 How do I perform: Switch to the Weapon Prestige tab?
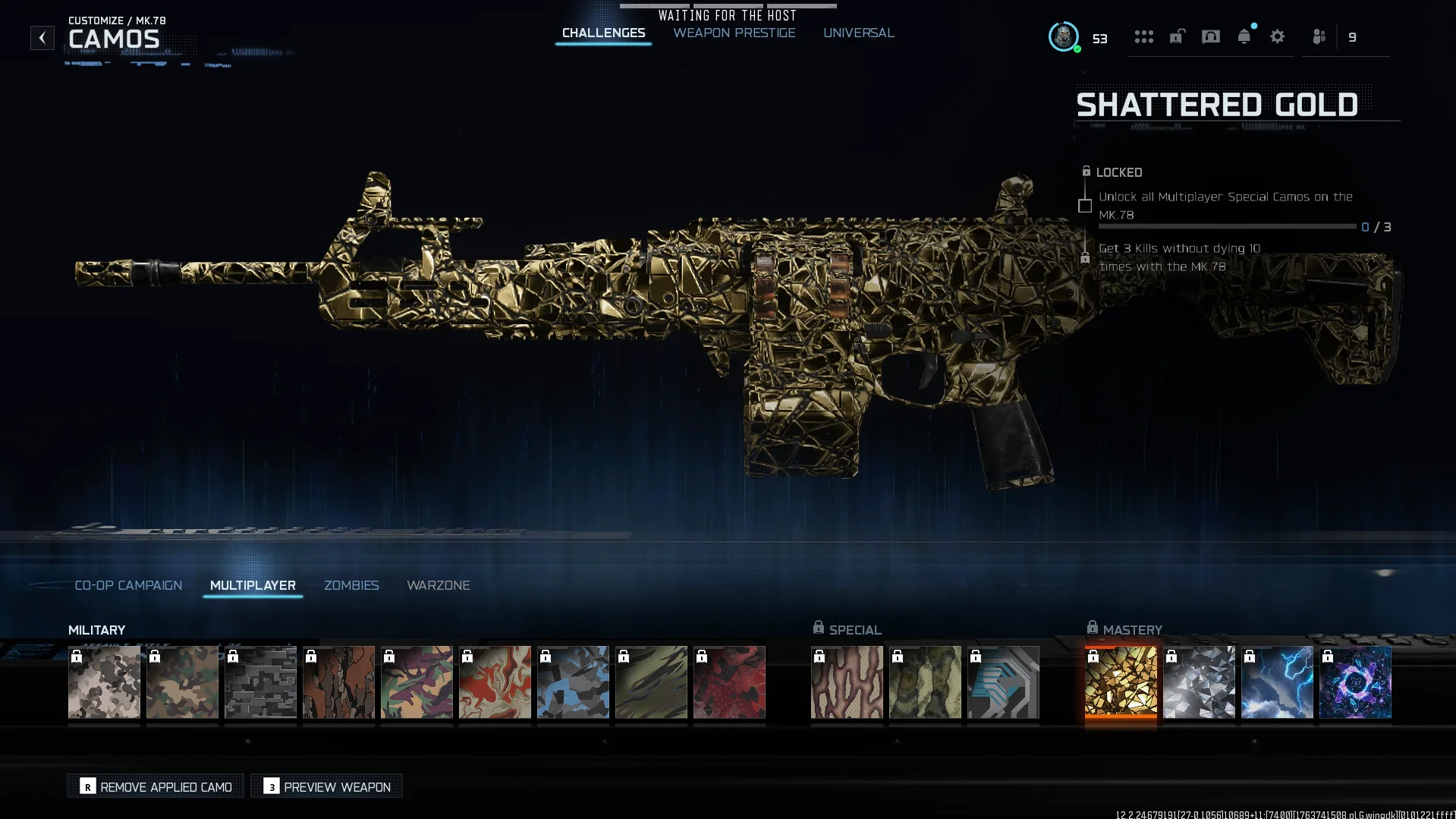coord(734,33)
